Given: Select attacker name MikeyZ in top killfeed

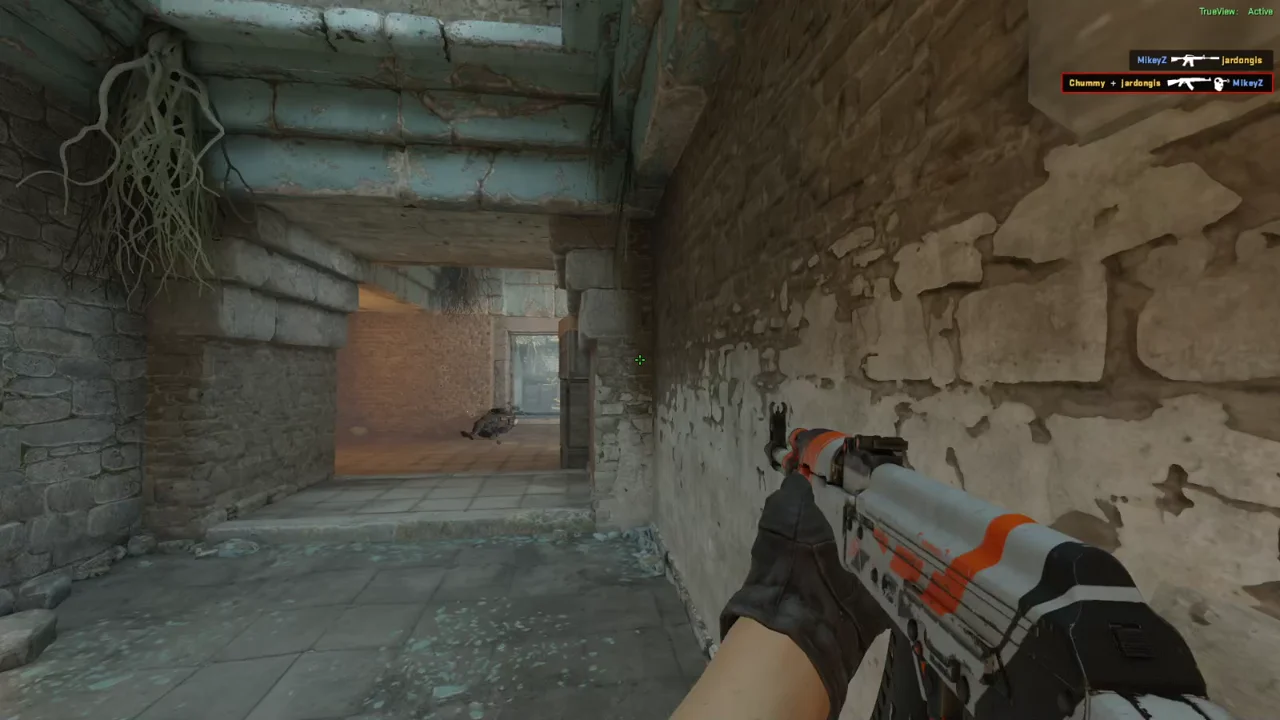Looking at the screenshot, I should pos(1153,60).
